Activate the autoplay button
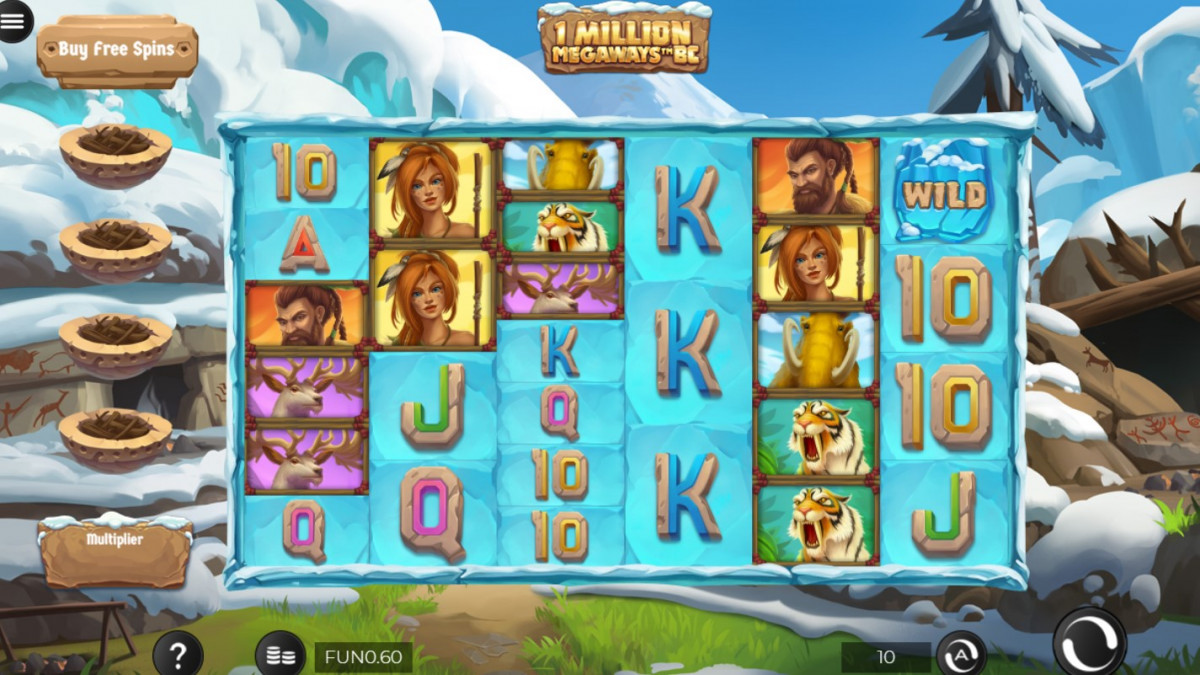 tap(960, 656)
